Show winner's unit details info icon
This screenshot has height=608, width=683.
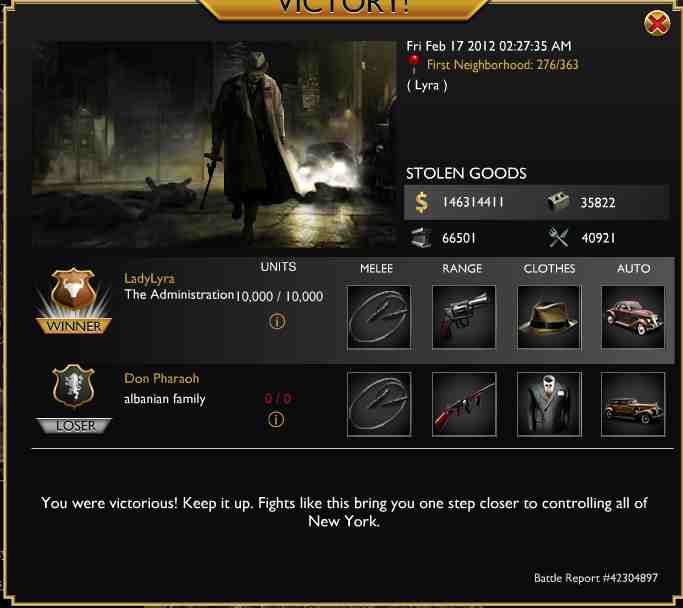[278, 322]
